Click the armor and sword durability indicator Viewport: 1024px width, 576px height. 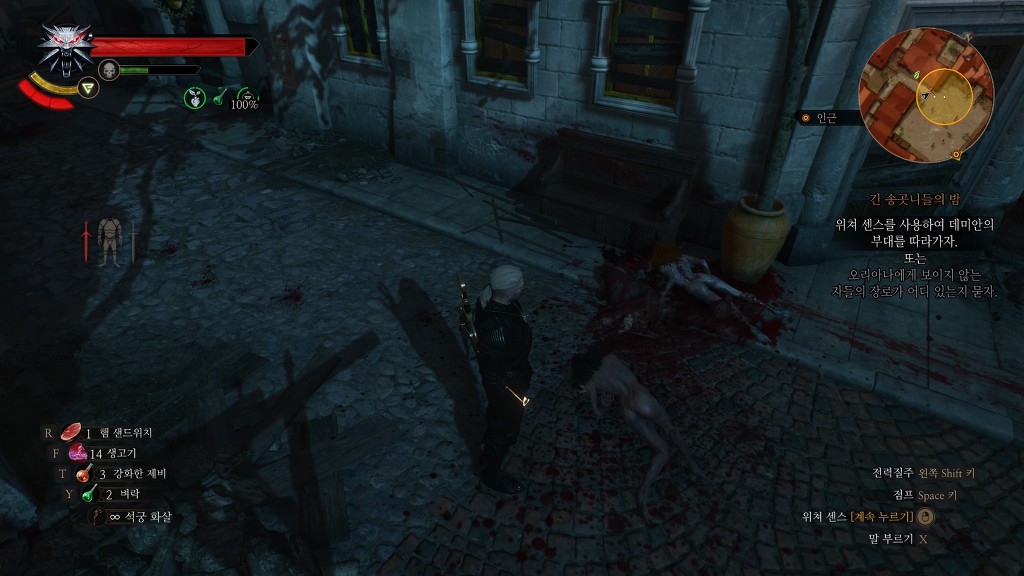109,242
